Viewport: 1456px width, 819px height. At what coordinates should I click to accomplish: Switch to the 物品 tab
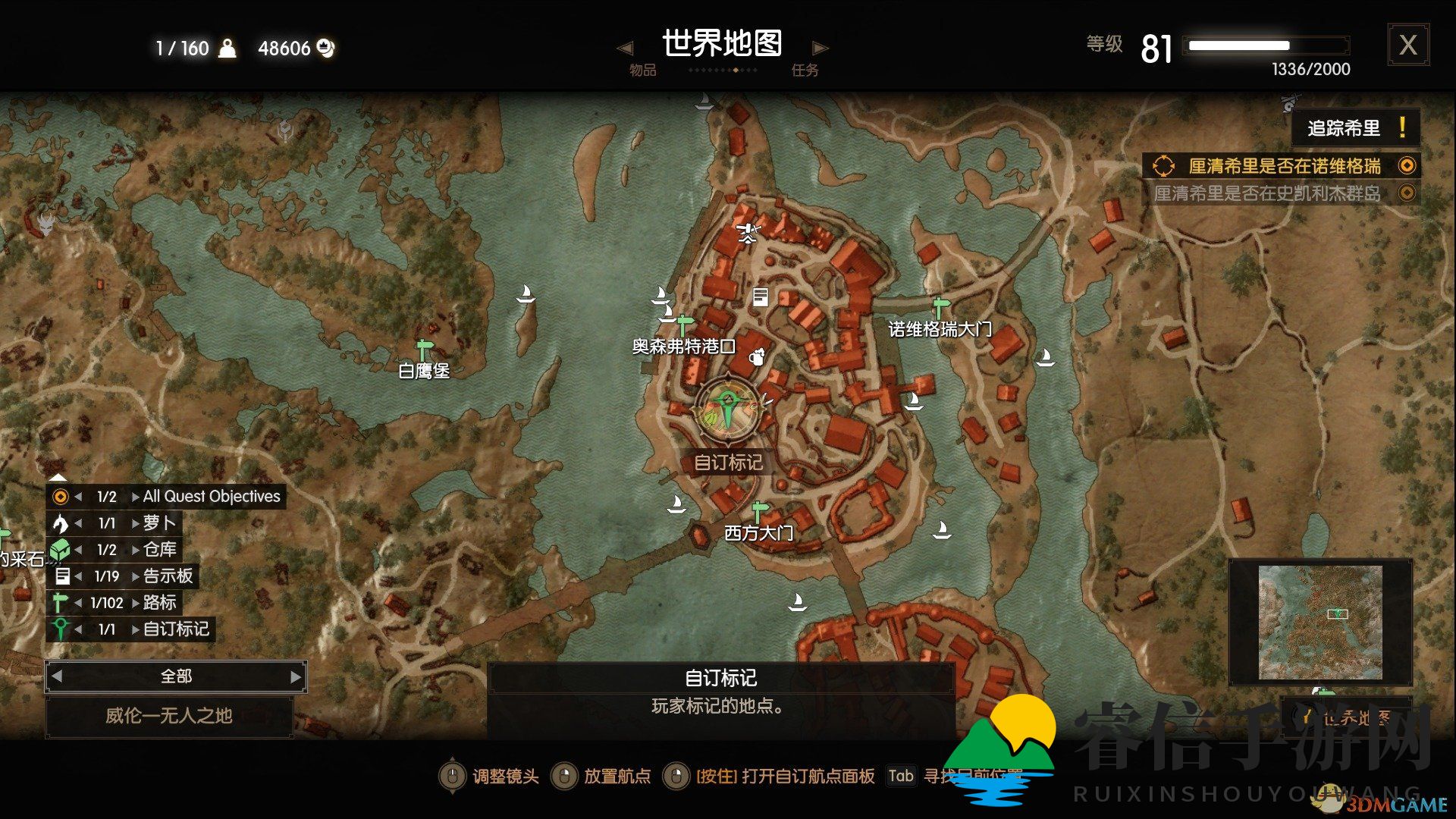click(641, 70)
